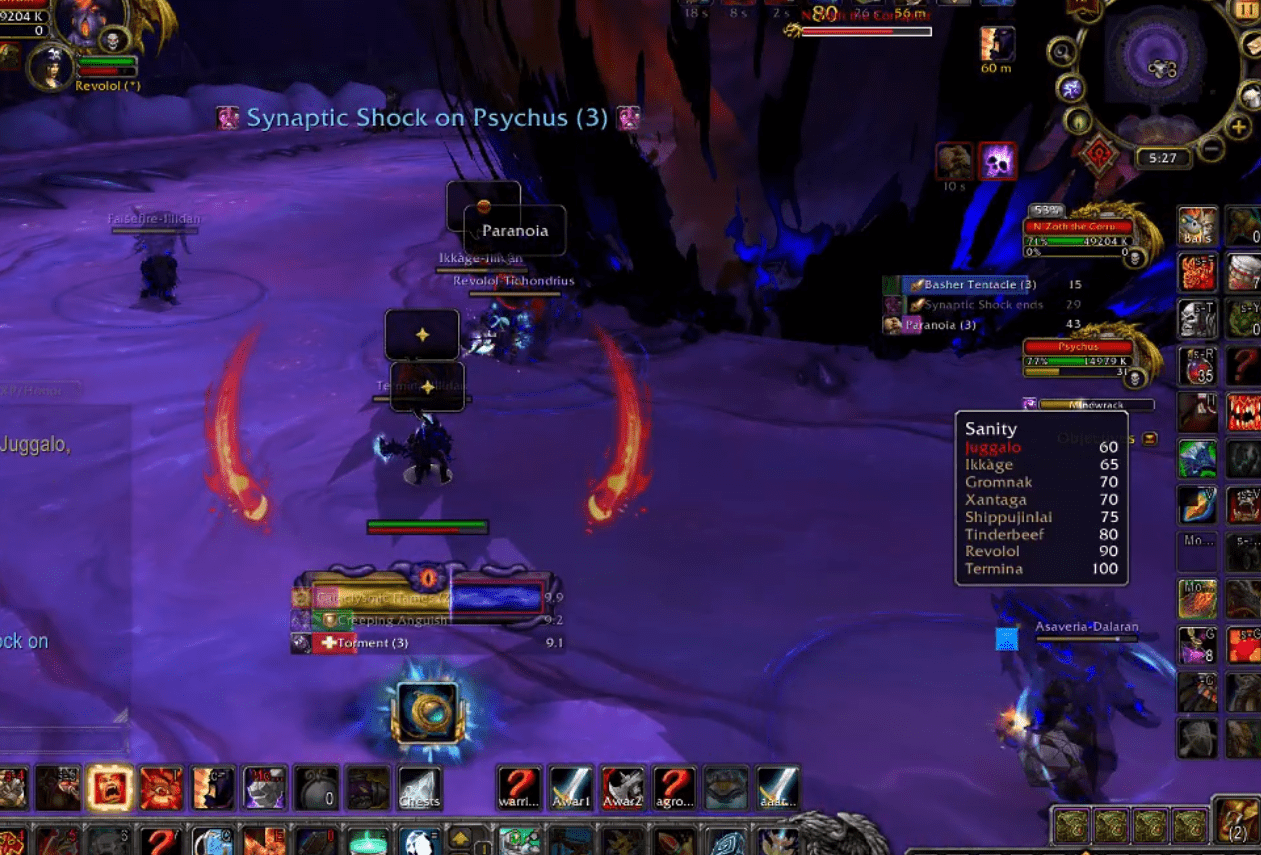Use the glowing screaming face ability
The width and height of the screenshot is (1261, 855).
pos(110,788)
